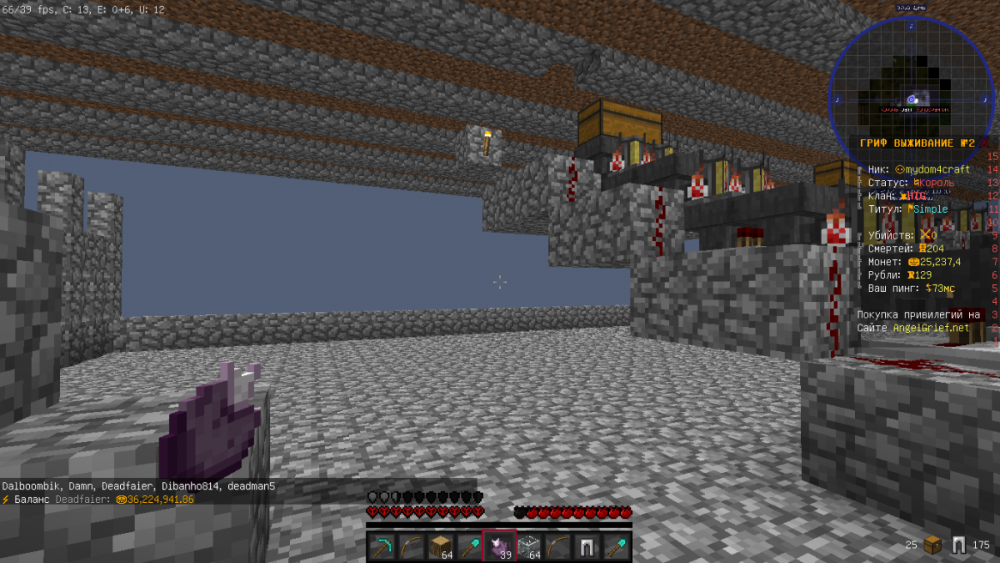Select the highlighted purple item stack of 39
The width and height of the screenshot is (1000, 563).
[x=498, y=546]
